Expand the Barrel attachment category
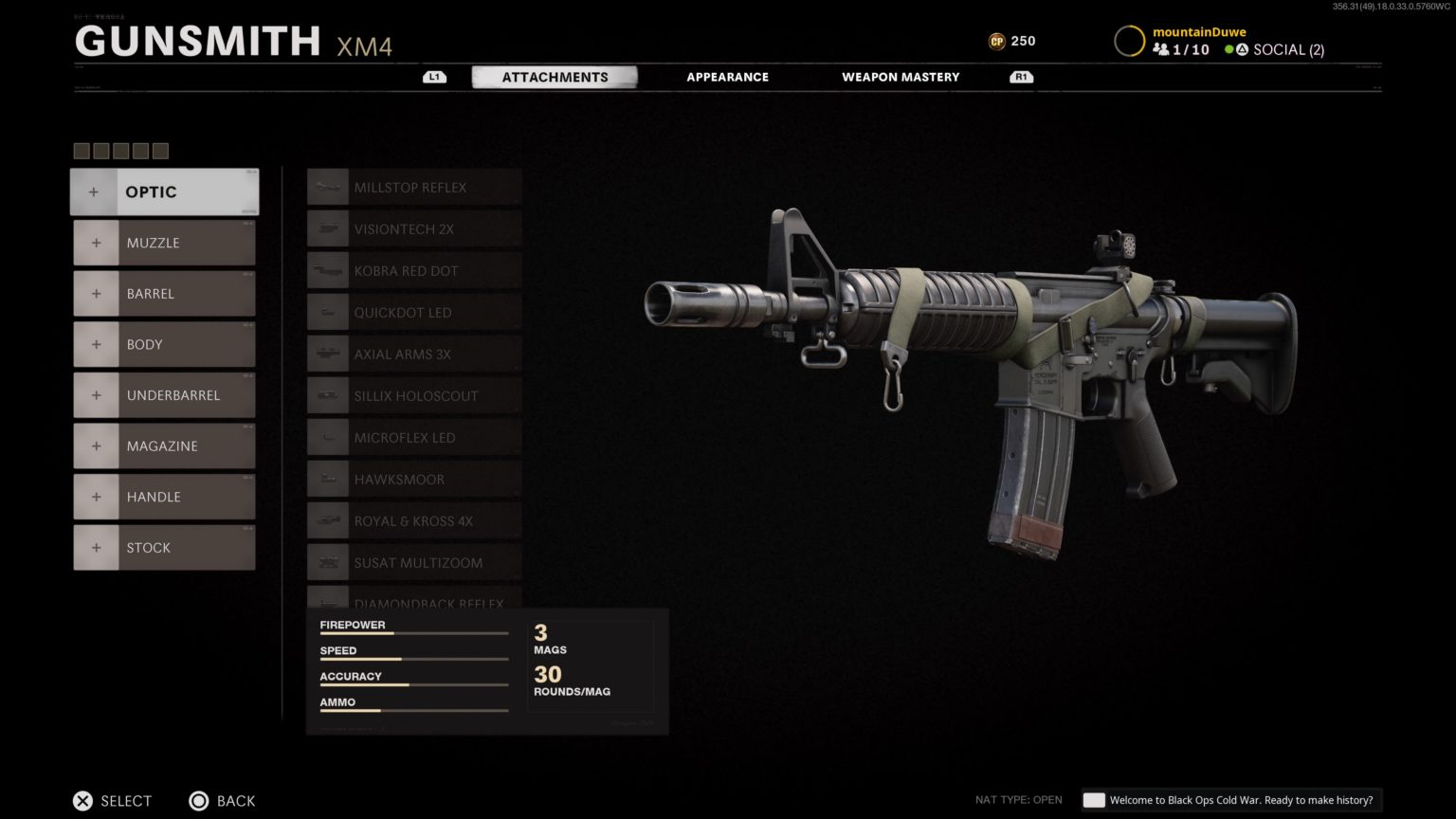Image resolution: width=1456 pixels, height=819 pixels. coord(163,293)
